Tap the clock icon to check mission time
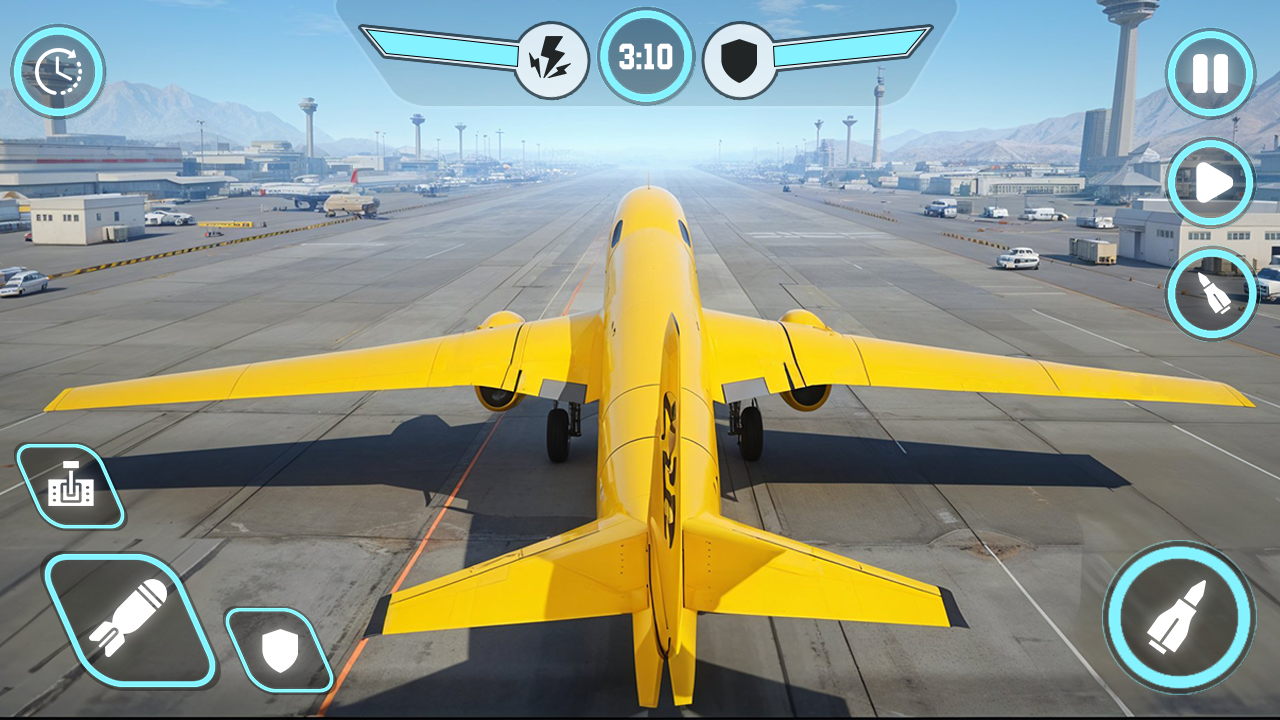 coord(58,68)
